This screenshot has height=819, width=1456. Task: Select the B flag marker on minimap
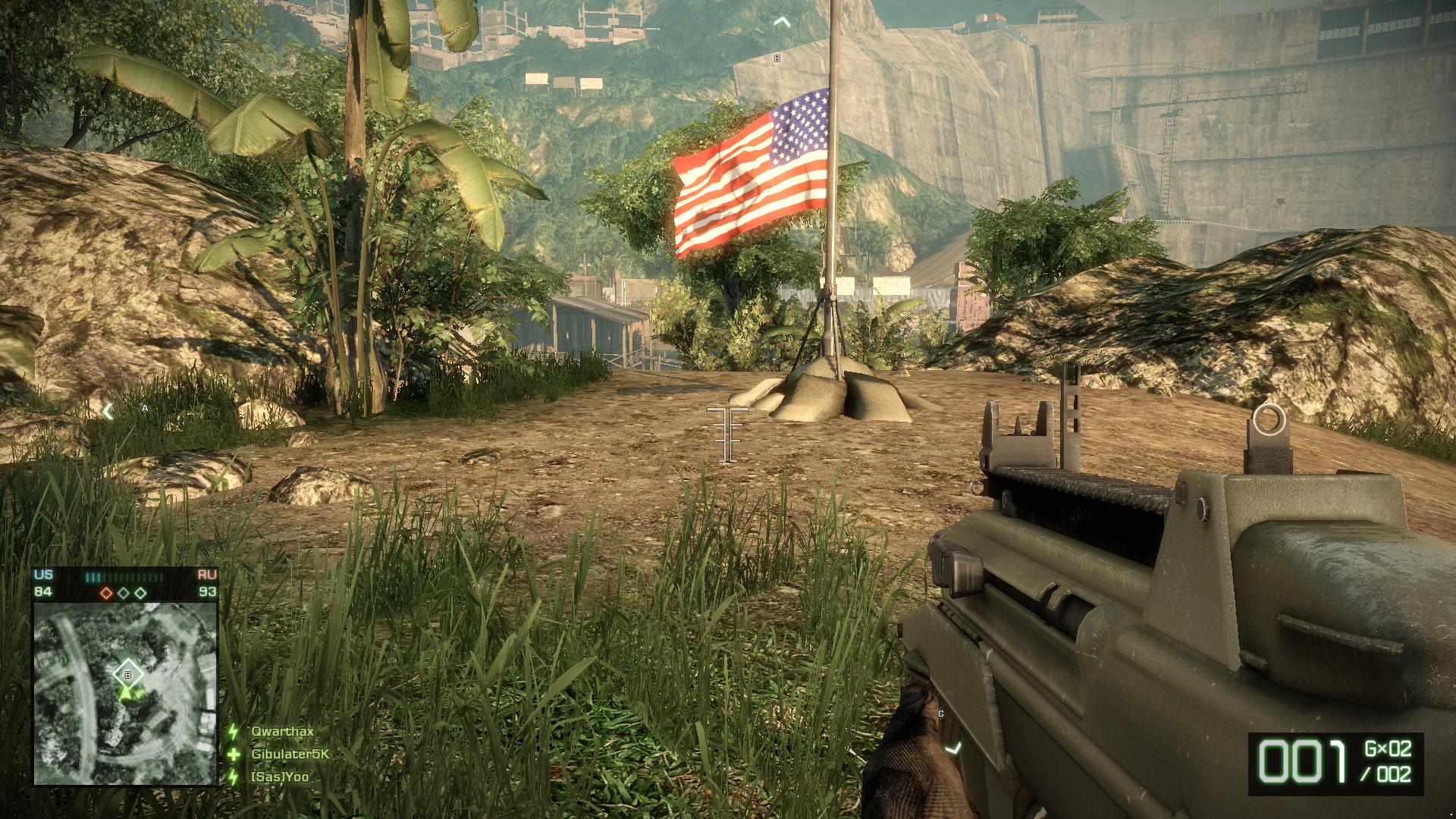pyautogui.click(x=127, y=673)
